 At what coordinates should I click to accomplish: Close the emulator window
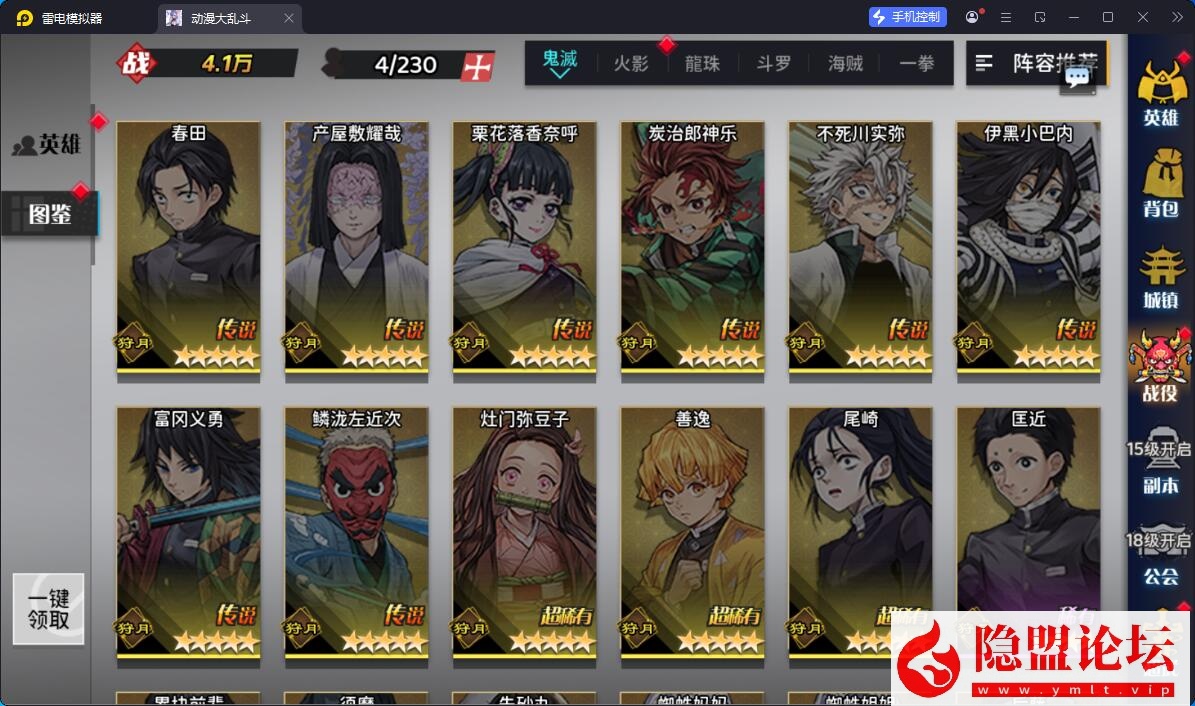coord(1142,17)
